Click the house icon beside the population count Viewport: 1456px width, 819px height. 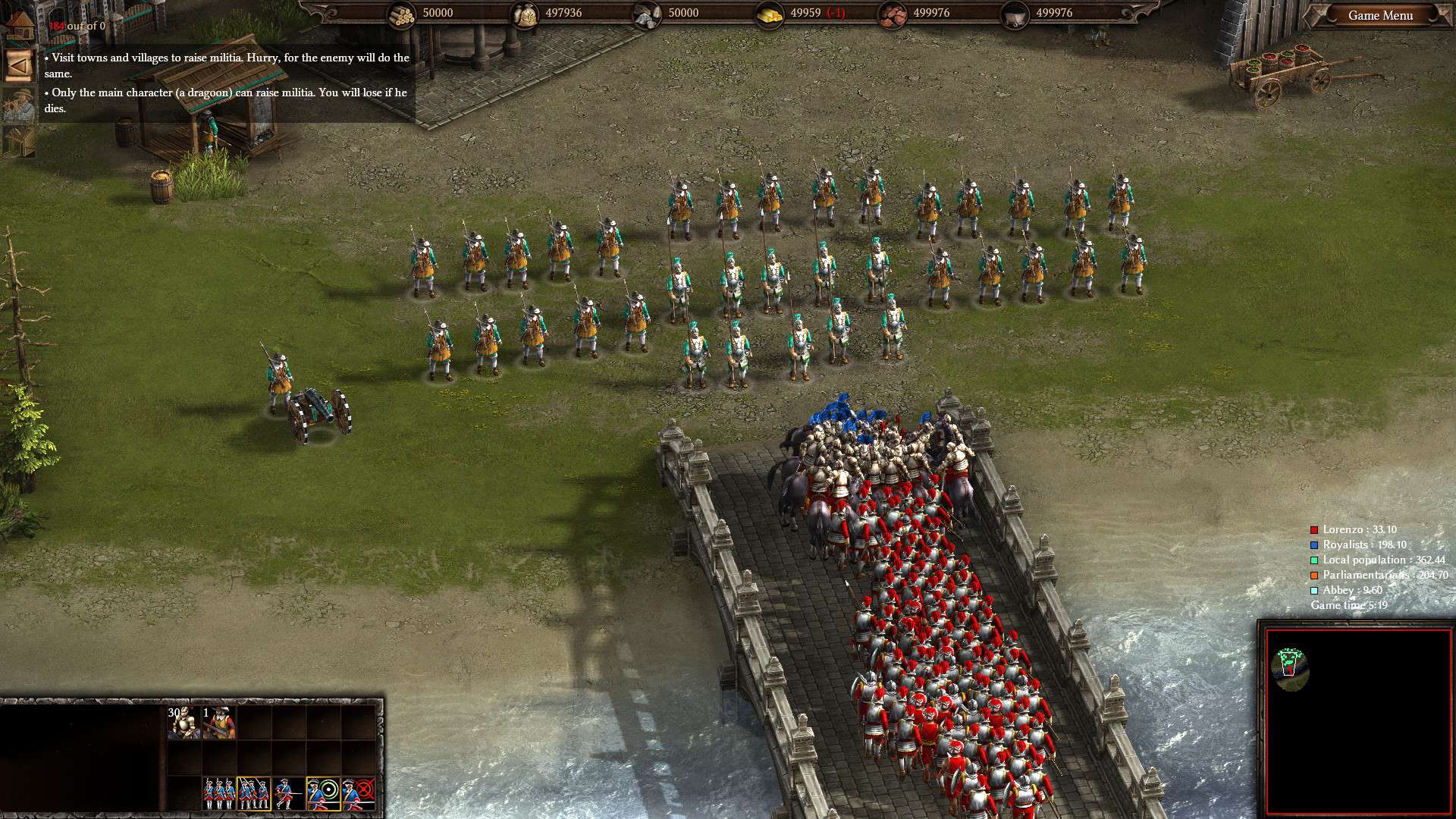click(x=21, y=25)
